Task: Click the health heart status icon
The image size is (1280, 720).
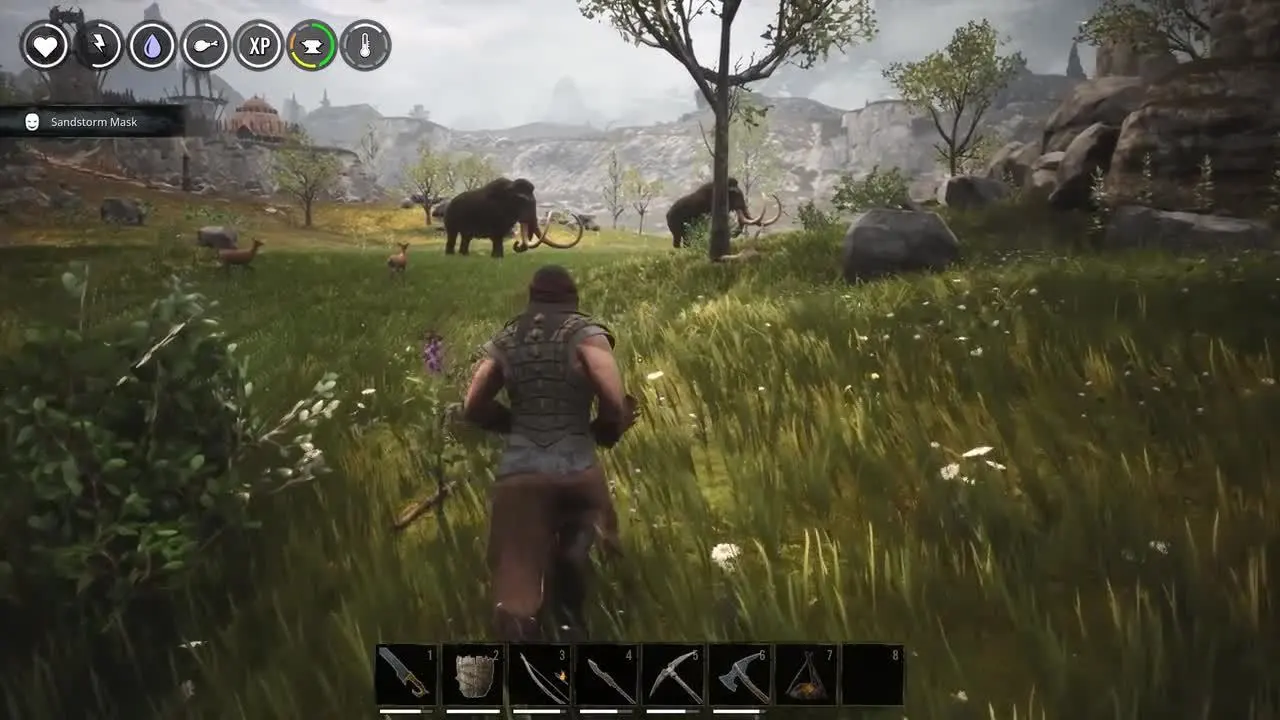Action: [x=45, y=45]
